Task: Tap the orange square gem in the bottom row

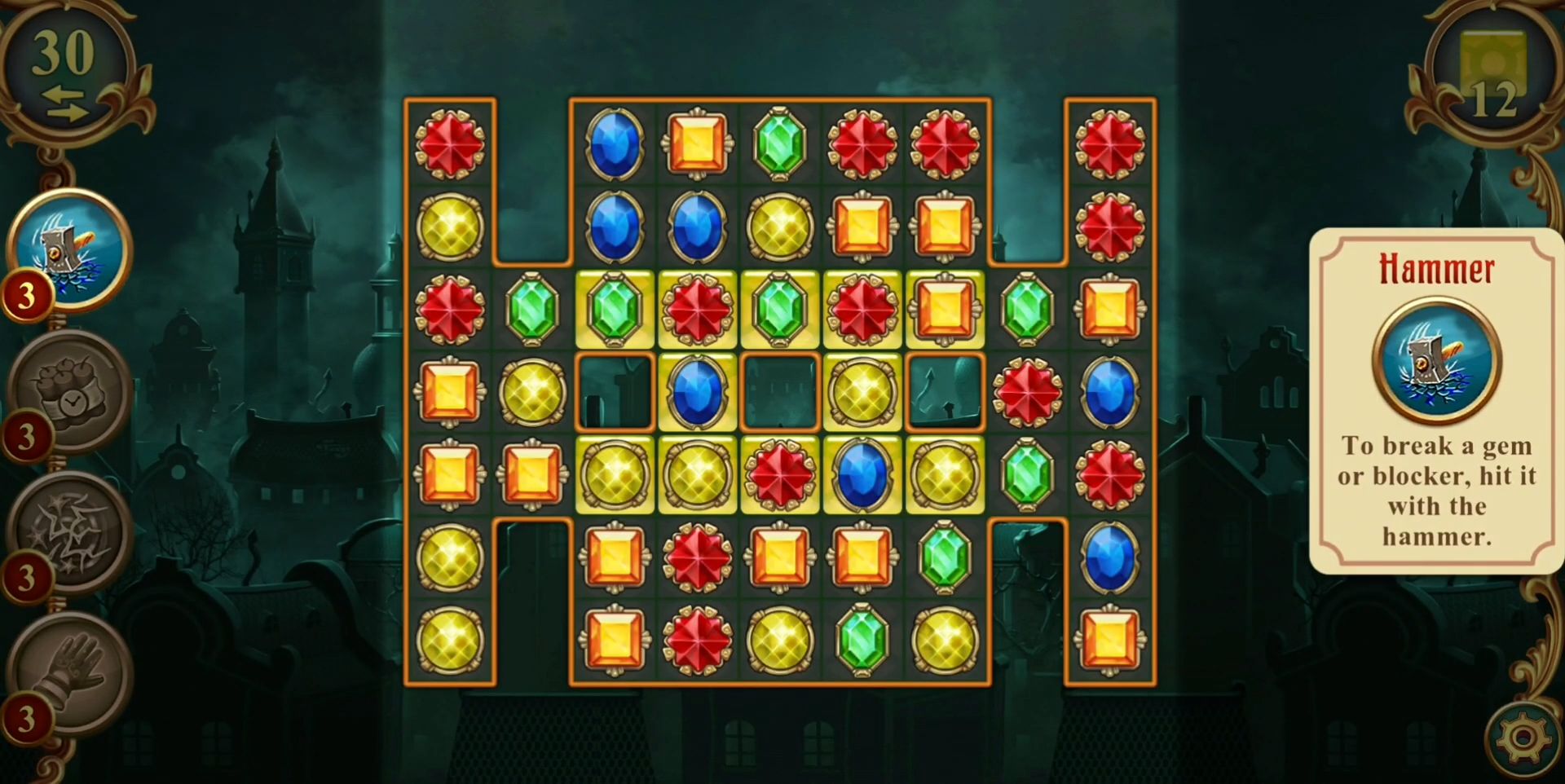Action: click(614, 641)
